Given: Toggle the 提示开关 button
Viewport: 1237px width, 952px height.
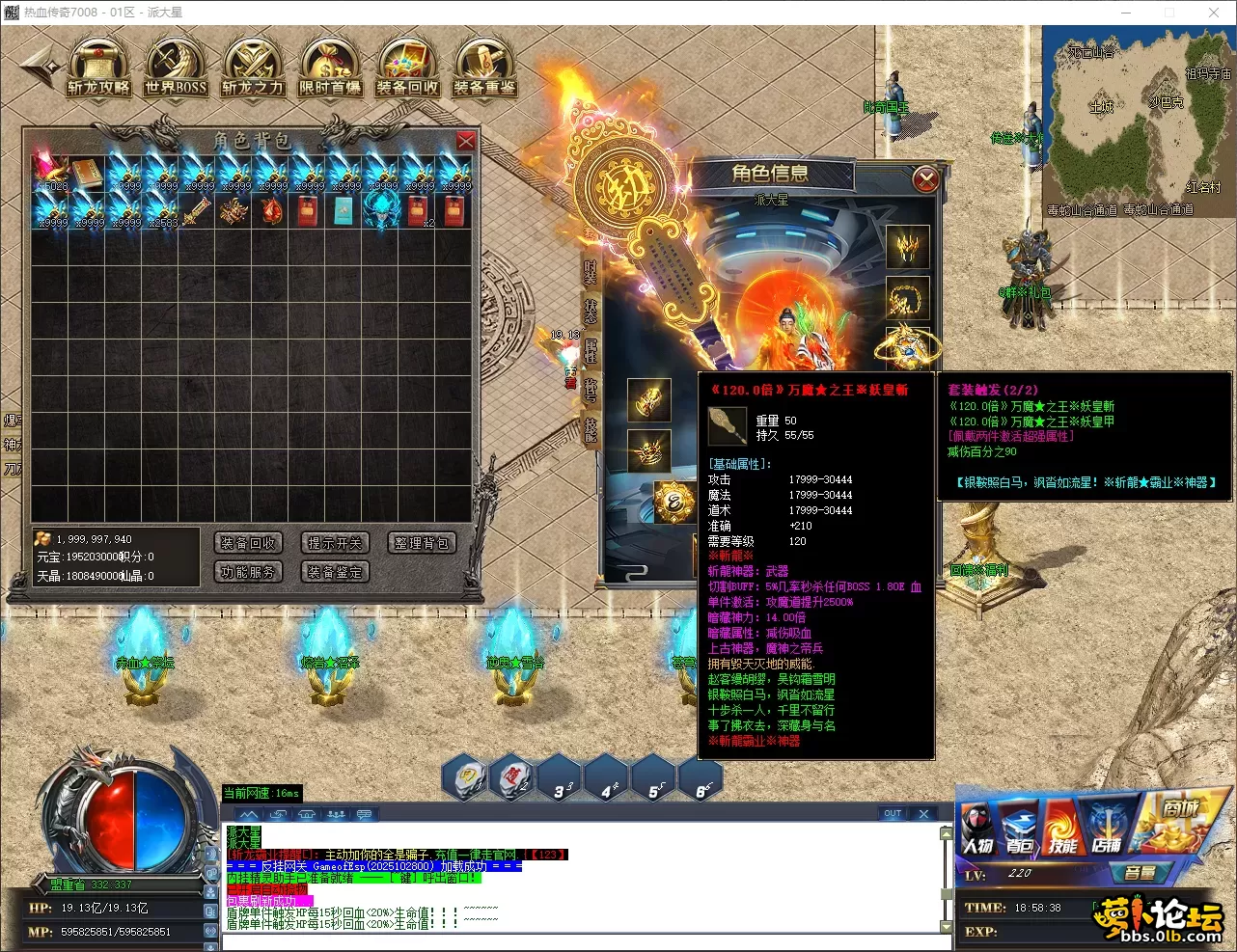Looking at the screenshot, I should click(335, 543).
